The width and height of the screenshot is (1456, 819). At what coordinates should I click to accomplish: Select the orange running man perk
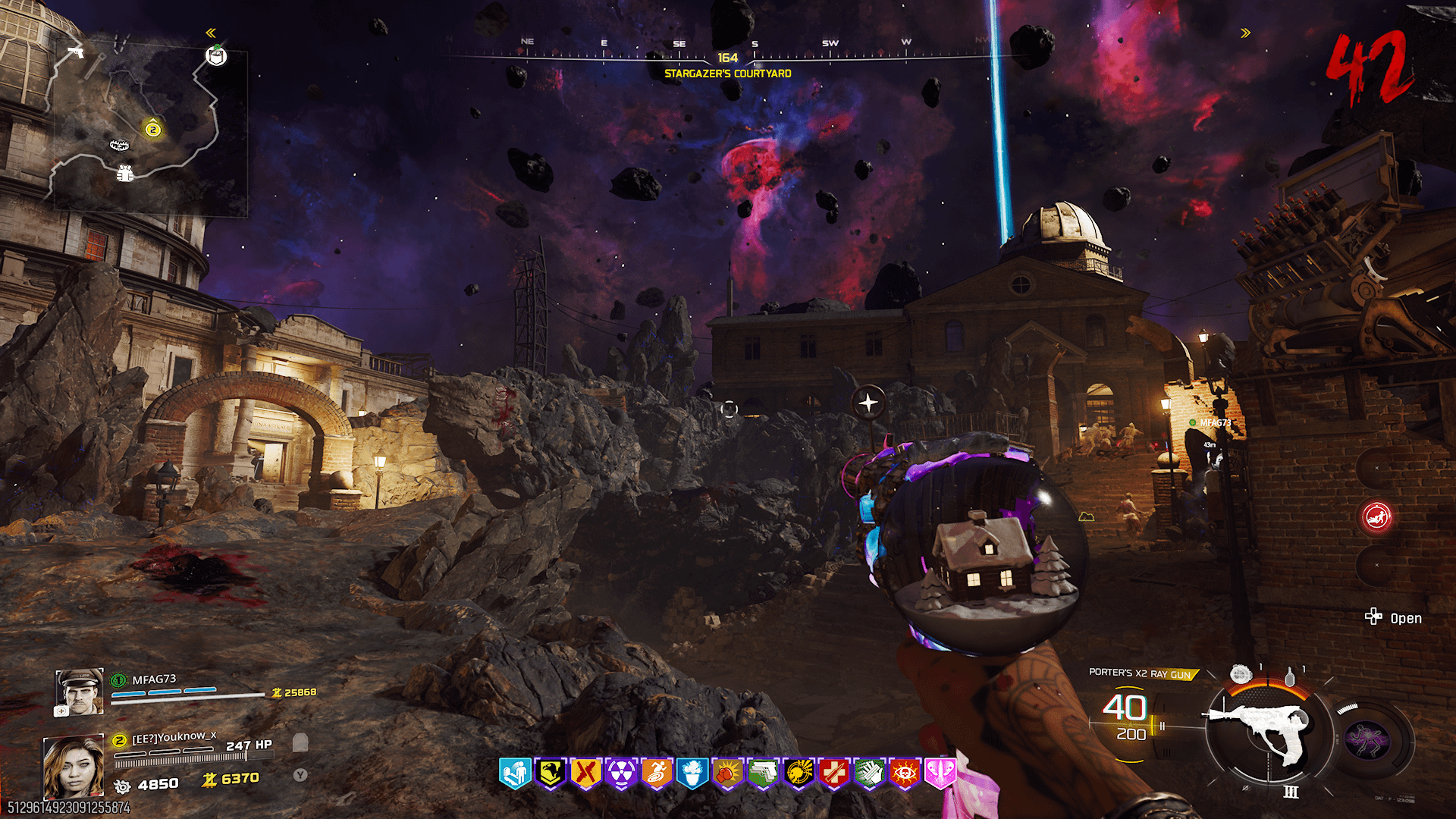coord(657,773)
